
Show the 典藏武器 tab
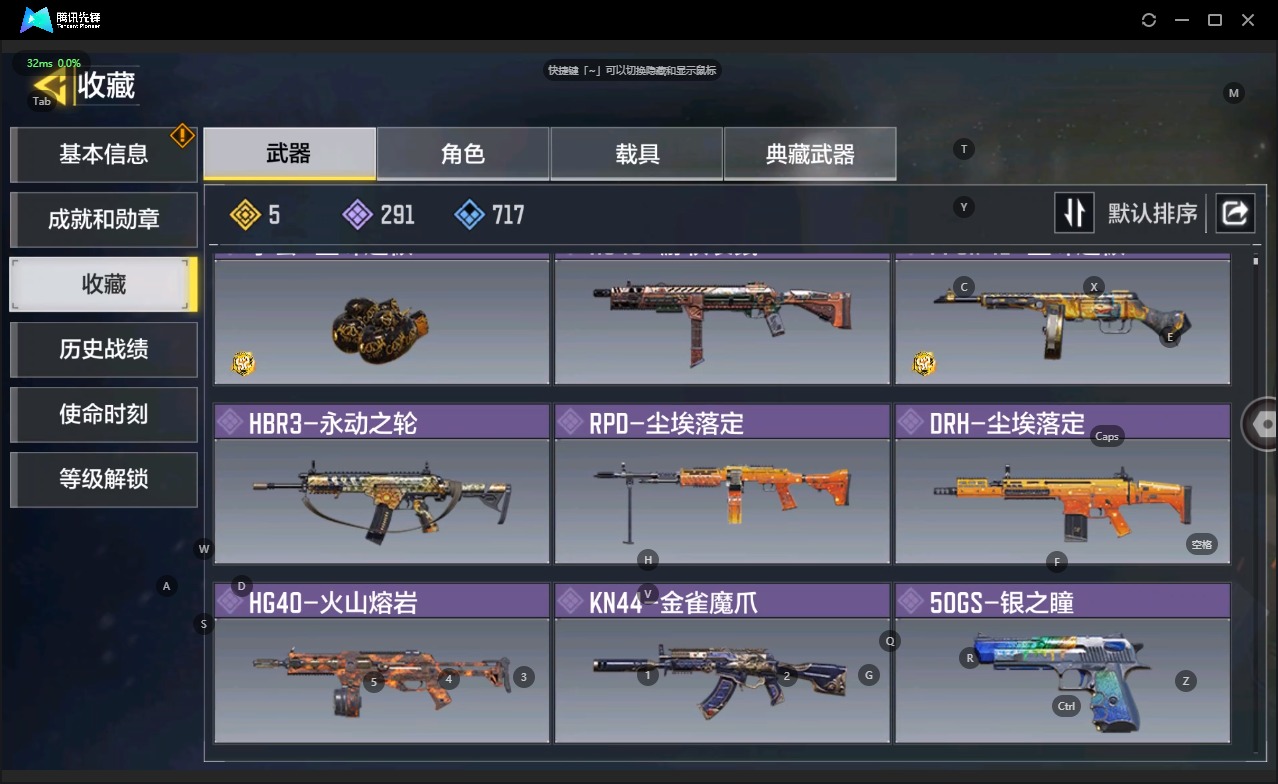[x=810, y=154]
